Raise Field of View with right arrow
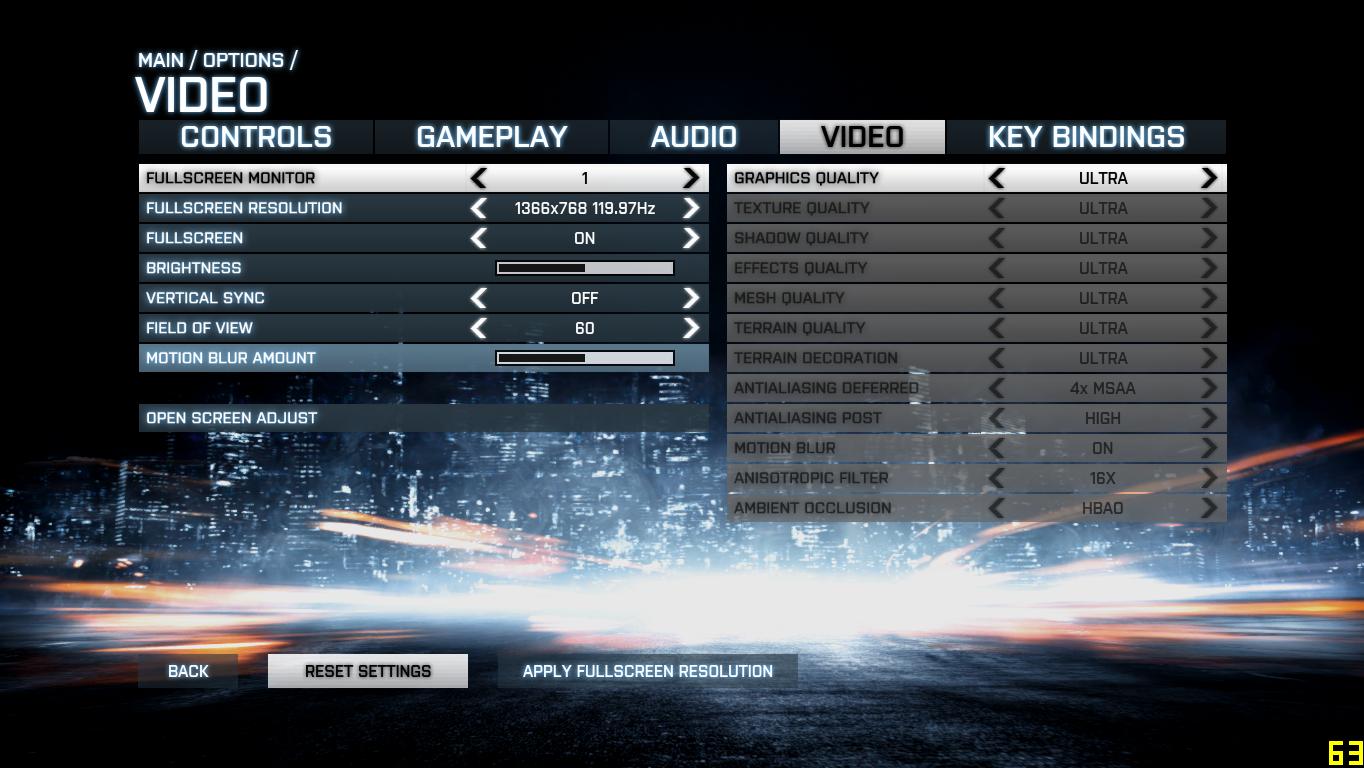1364x768 pixels. pos(691,328)
